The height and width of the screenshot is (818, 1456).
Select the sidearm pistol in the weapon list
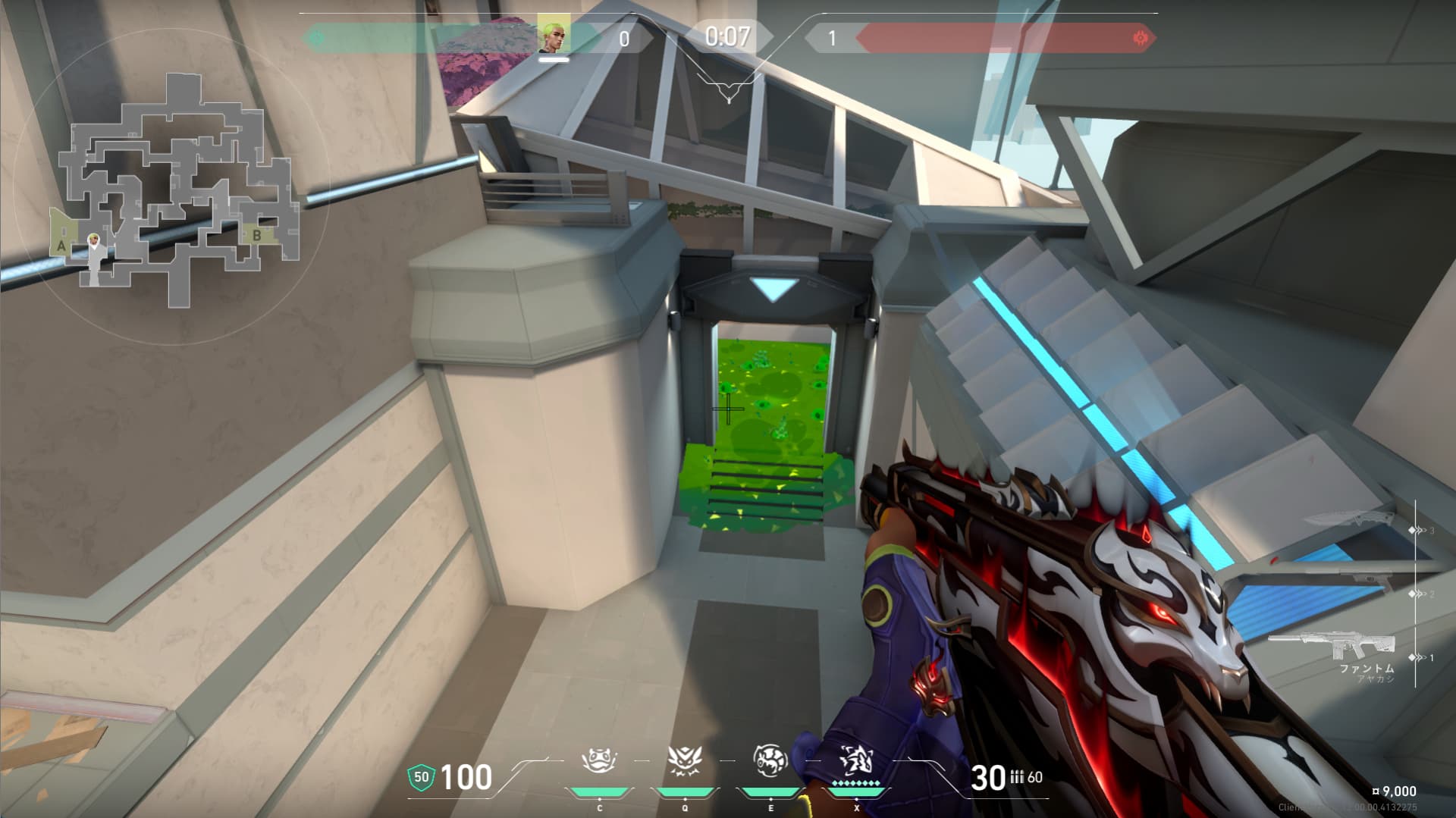coord(1357,581)
